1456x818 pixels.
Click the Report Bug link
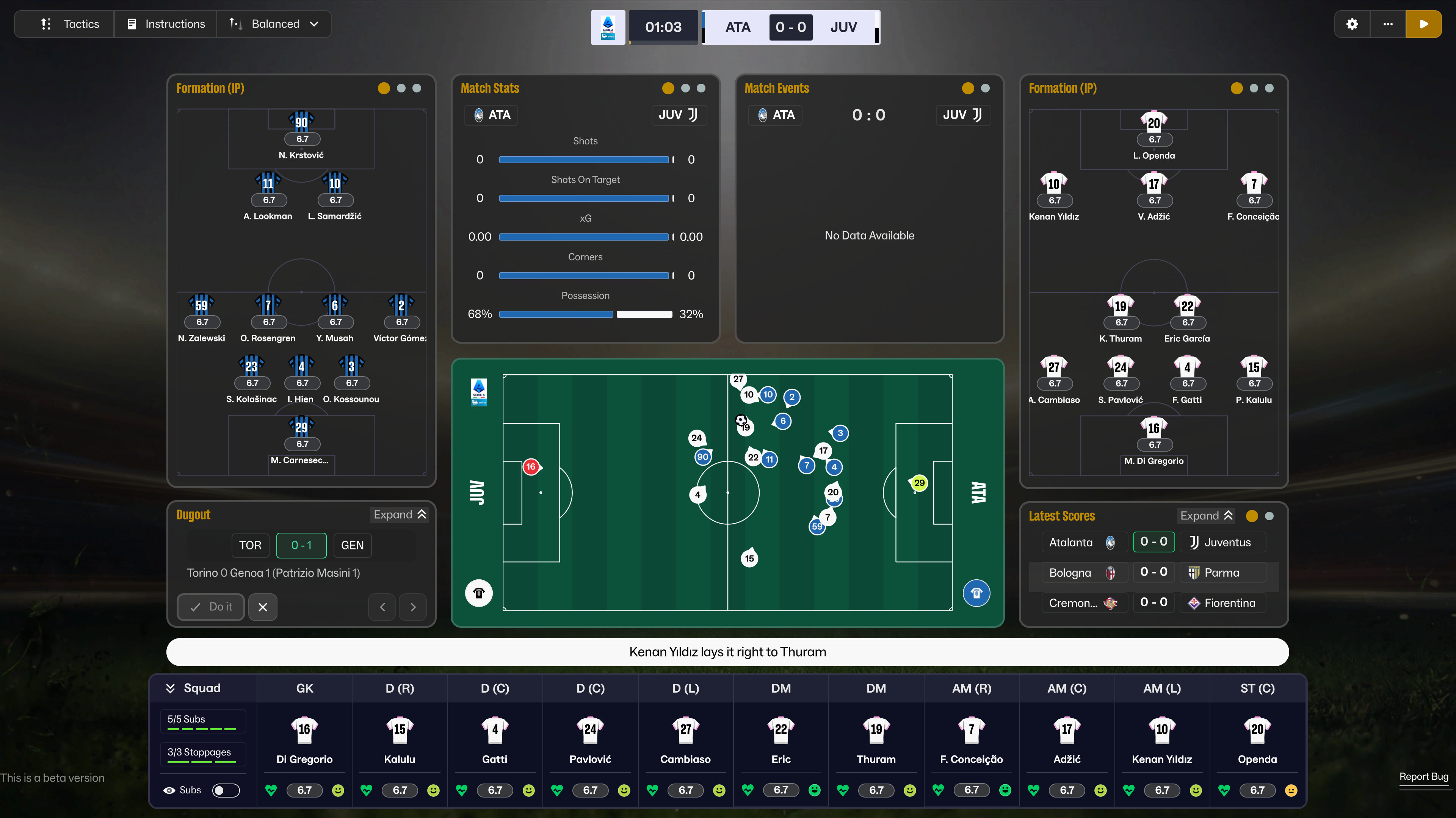pyautogui.click(x=1423, y=776)
